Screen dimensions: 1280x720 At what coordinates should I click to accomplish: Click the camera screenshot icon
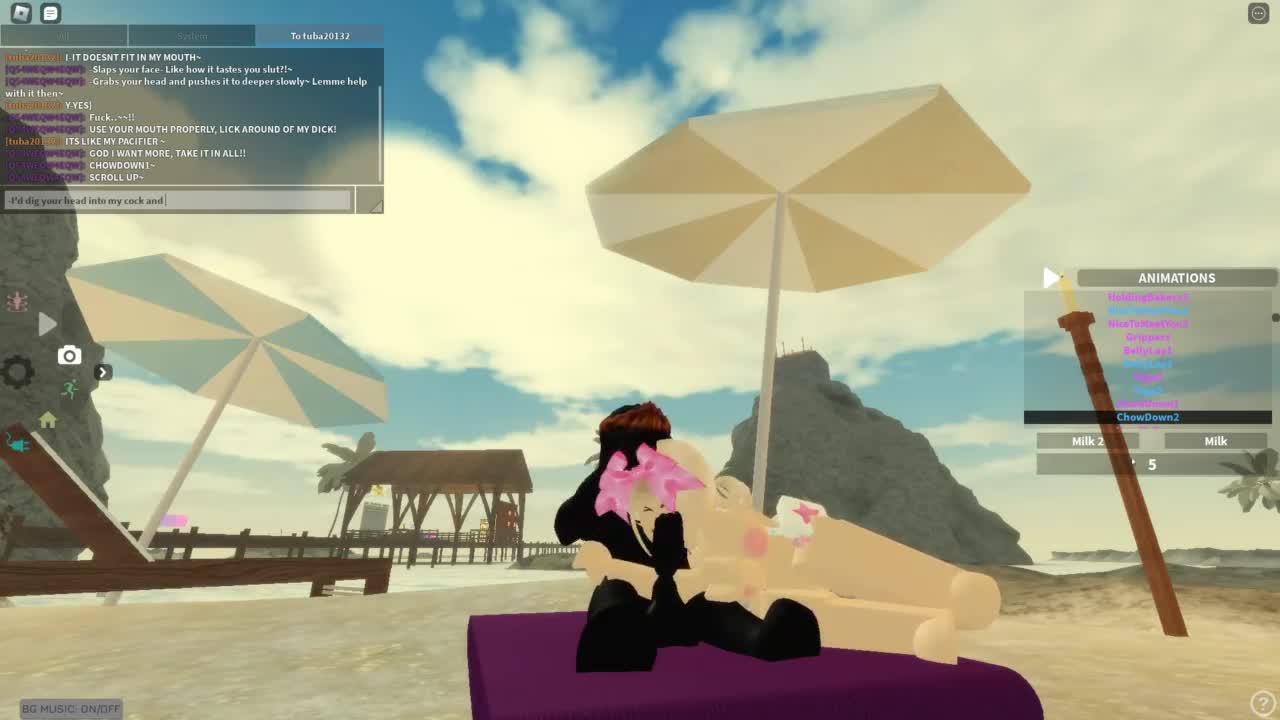click(69, 355)
